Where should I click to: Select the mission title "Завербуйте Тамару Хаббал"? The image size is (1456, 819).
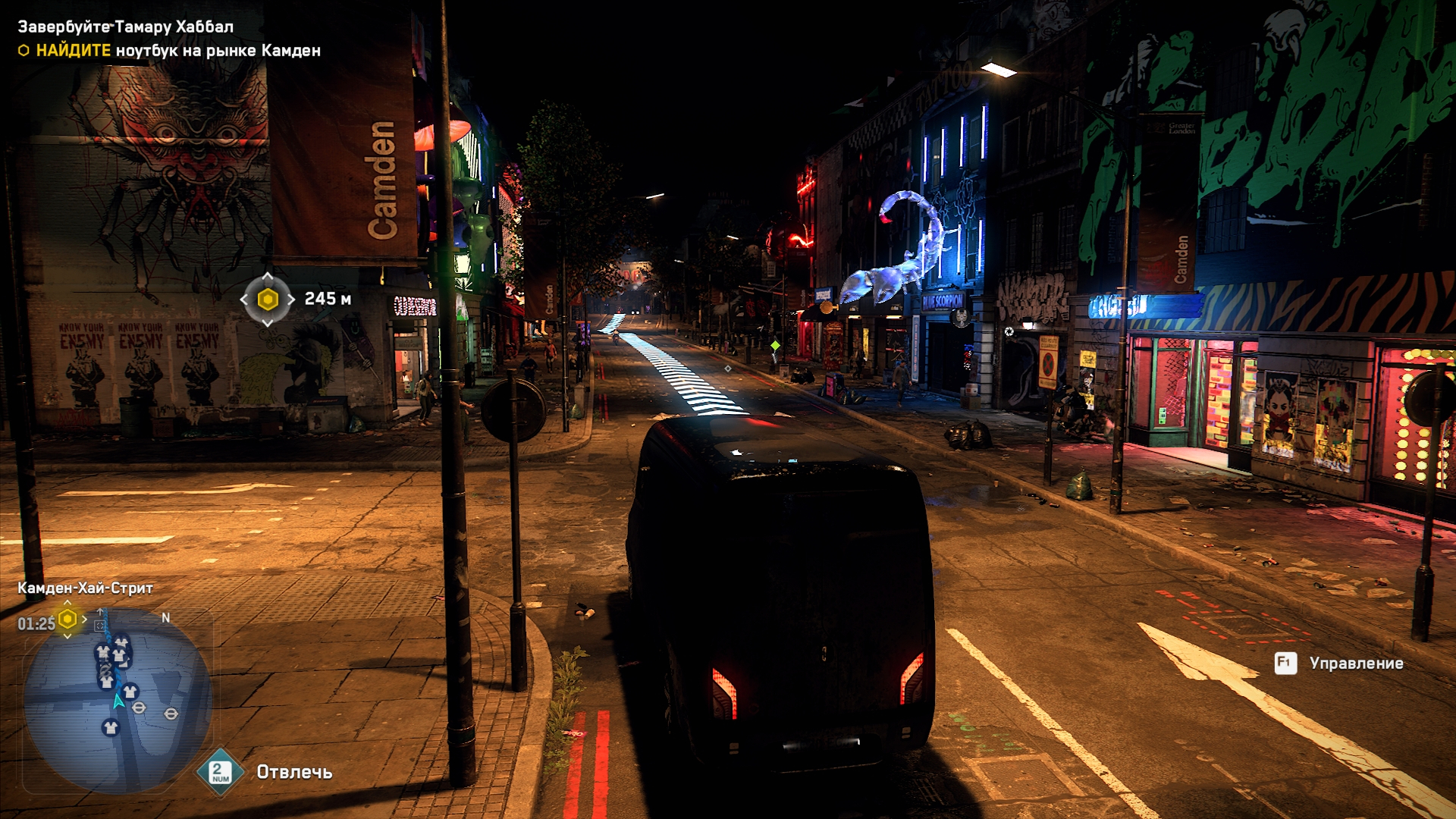[126, 27]
